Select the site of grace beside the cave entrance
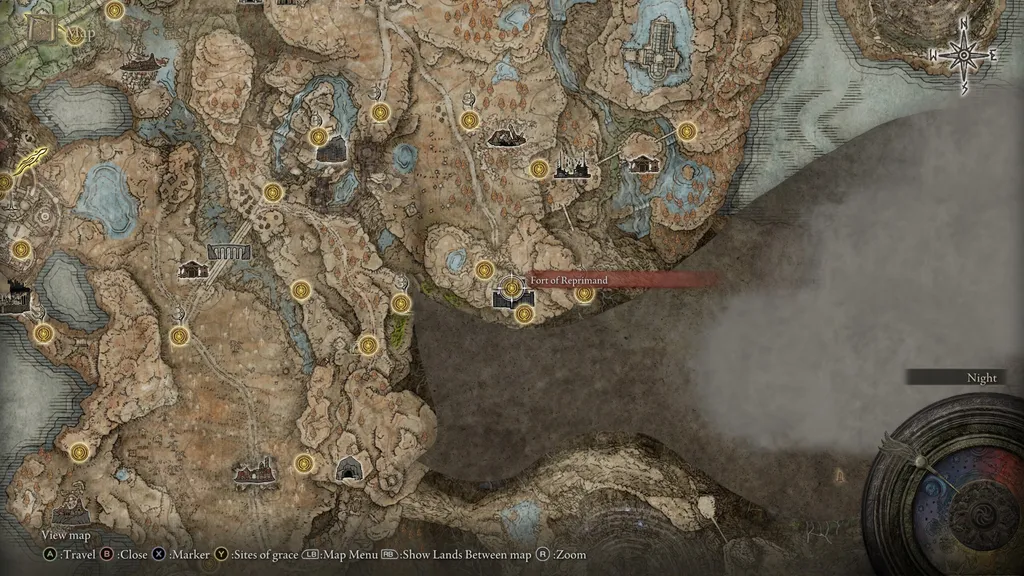The image size is (1024, 576). click(304, 464)
